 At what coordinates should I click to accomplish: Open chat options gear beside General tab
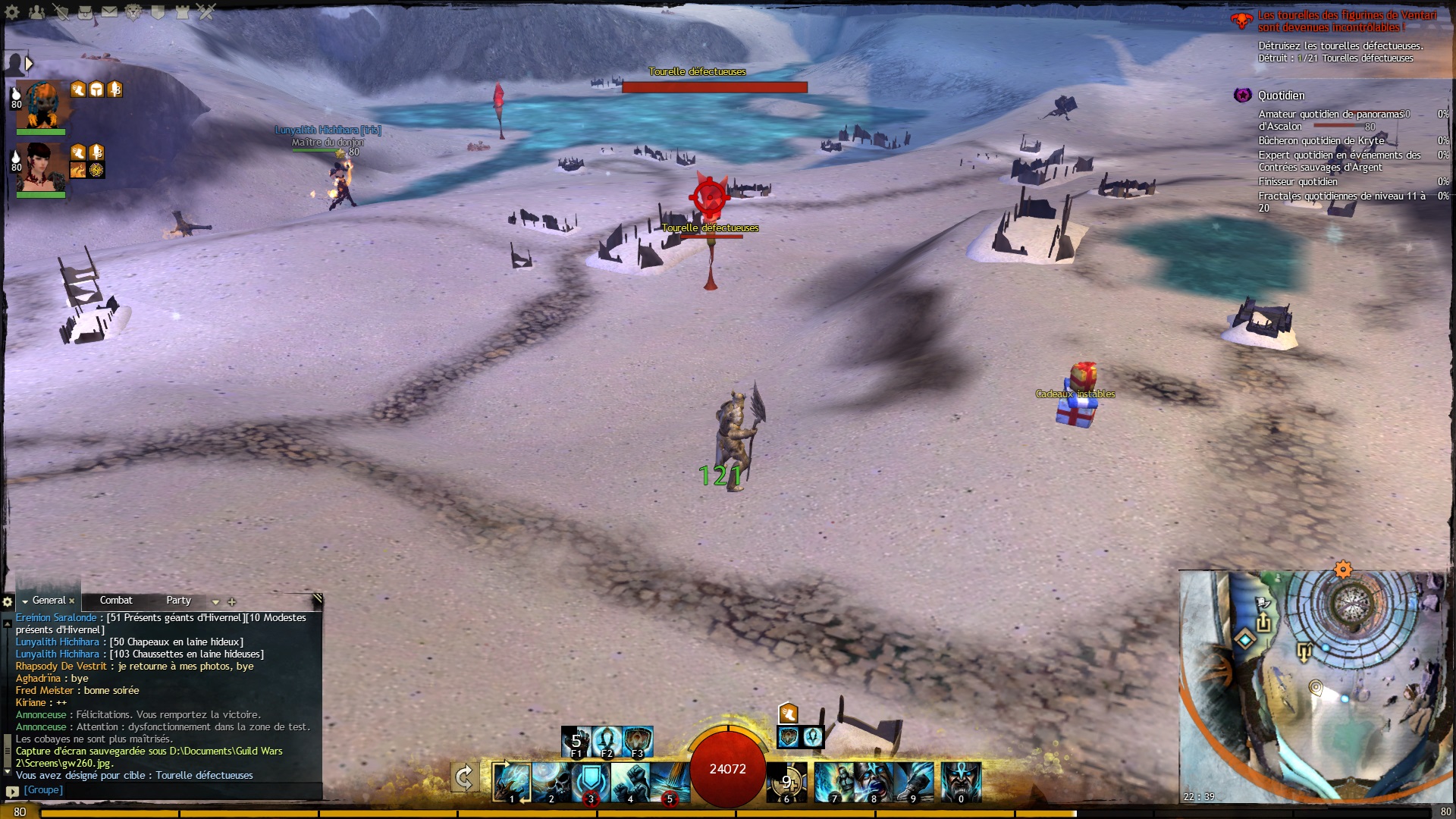8,602
